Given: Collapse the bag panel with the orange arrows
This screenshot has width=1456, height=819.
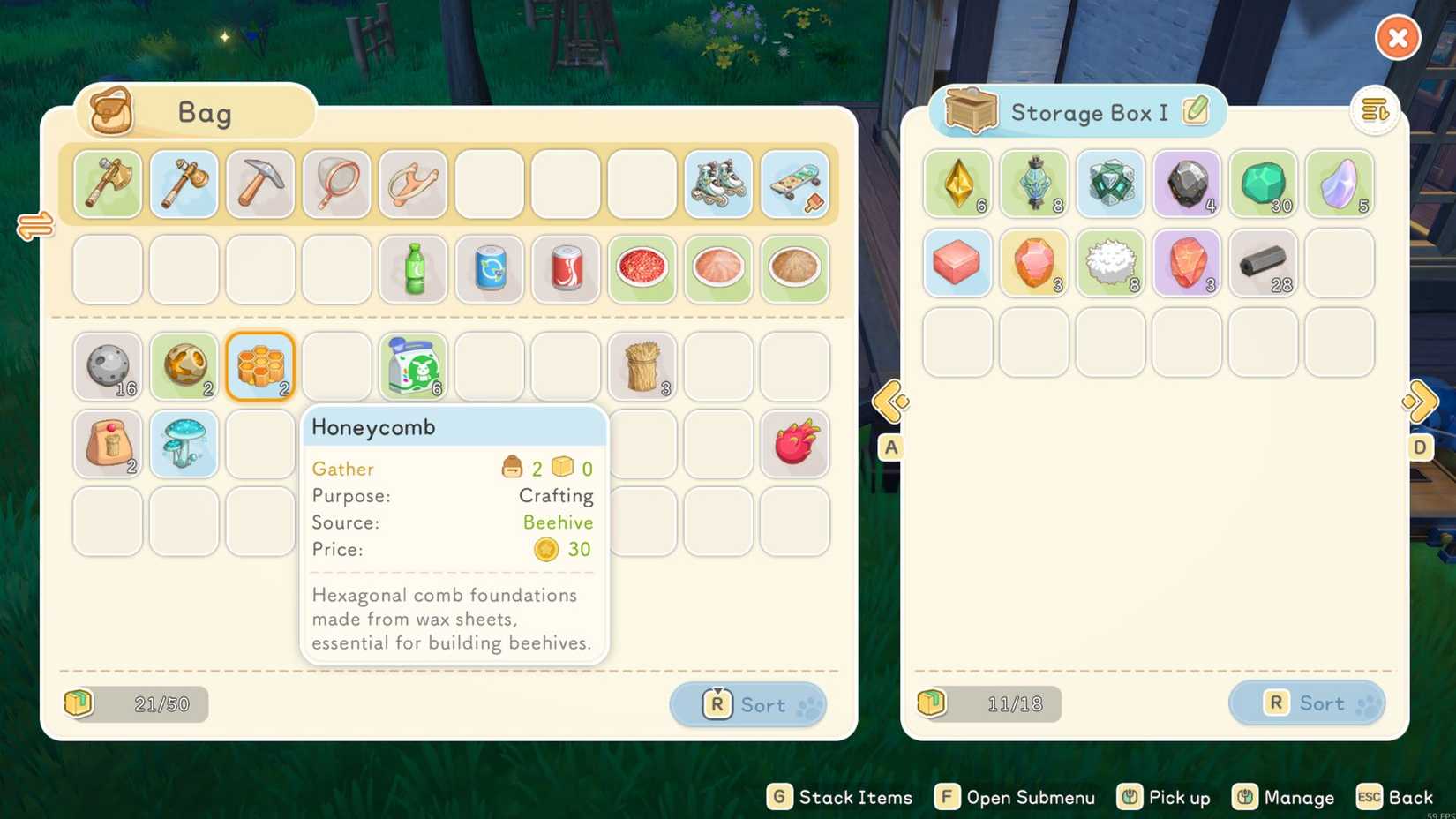Looking at the screenshot, I should click(x=35, y=227).
